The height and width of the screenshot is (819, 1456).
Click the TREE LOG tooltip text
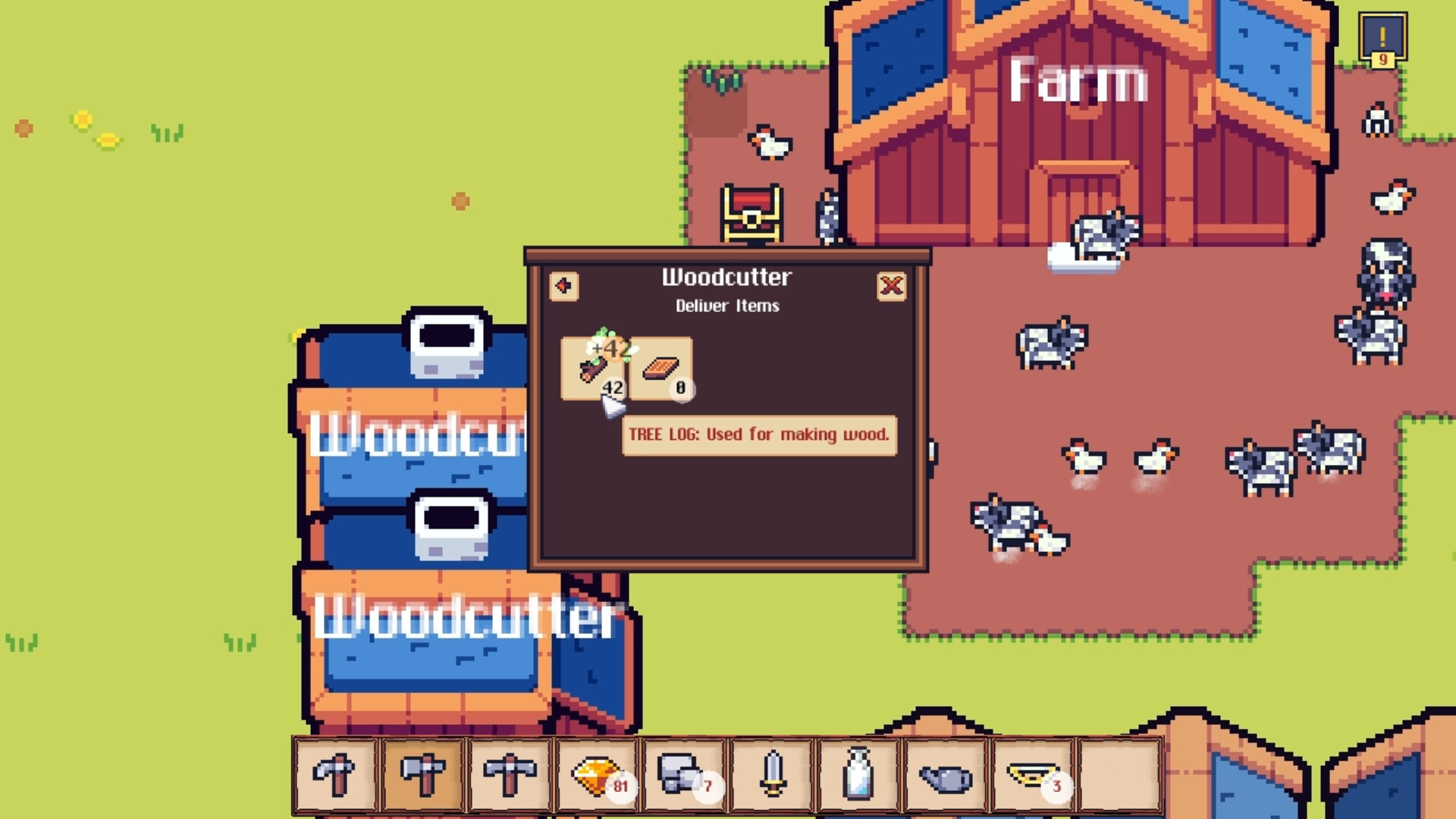758,435
